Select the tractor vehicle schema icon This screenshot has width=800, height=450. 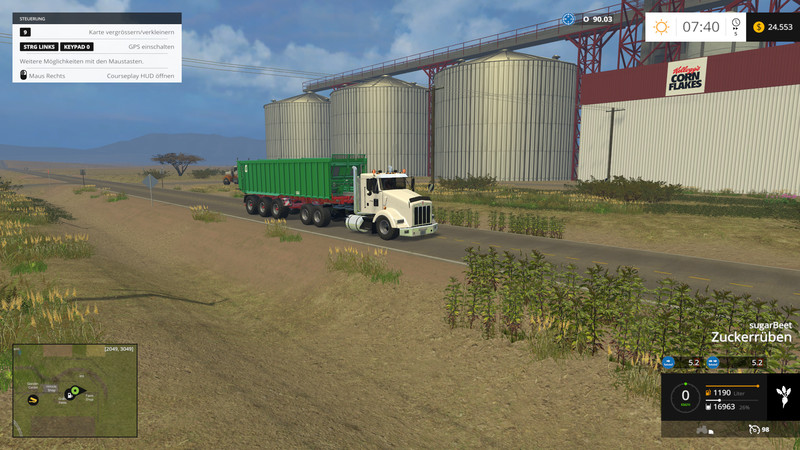point(704,430)
